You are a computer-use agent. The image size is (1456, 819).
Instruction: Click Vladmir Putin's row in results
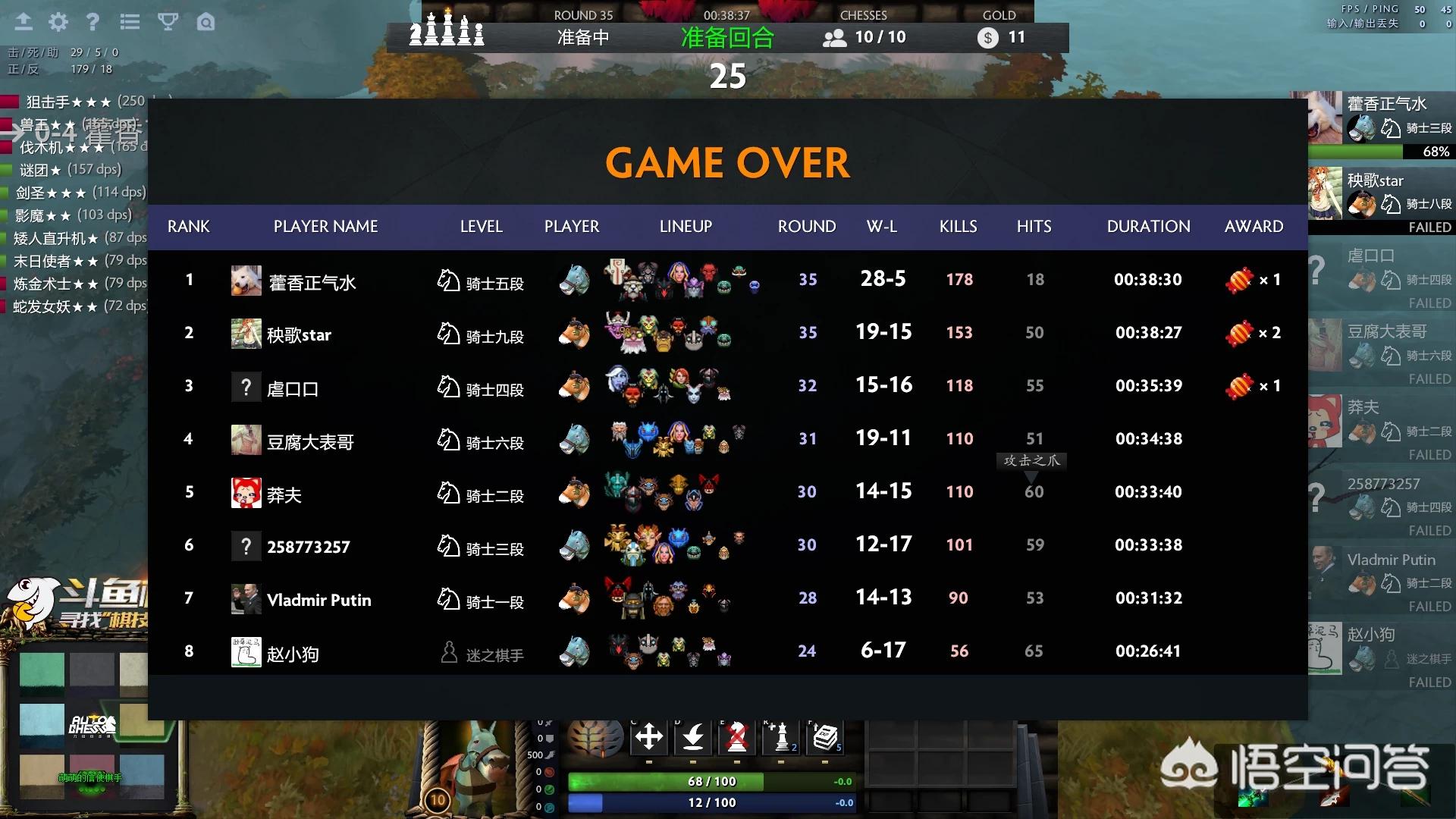(318, 600)
